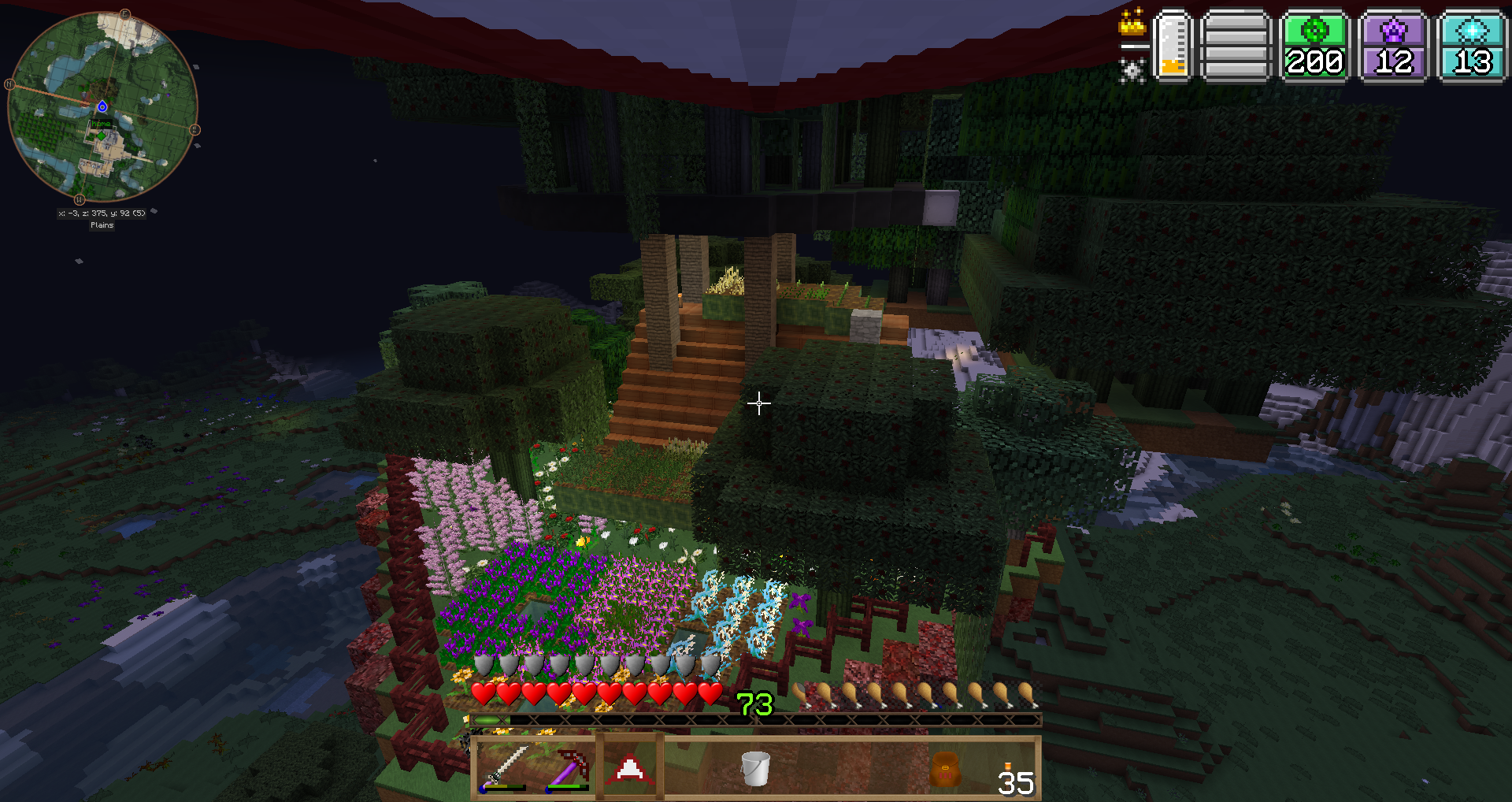Choose the red triangular item slot
Image resolution: width=1512 pixels, height=802 pixels.
click(630, 768)
